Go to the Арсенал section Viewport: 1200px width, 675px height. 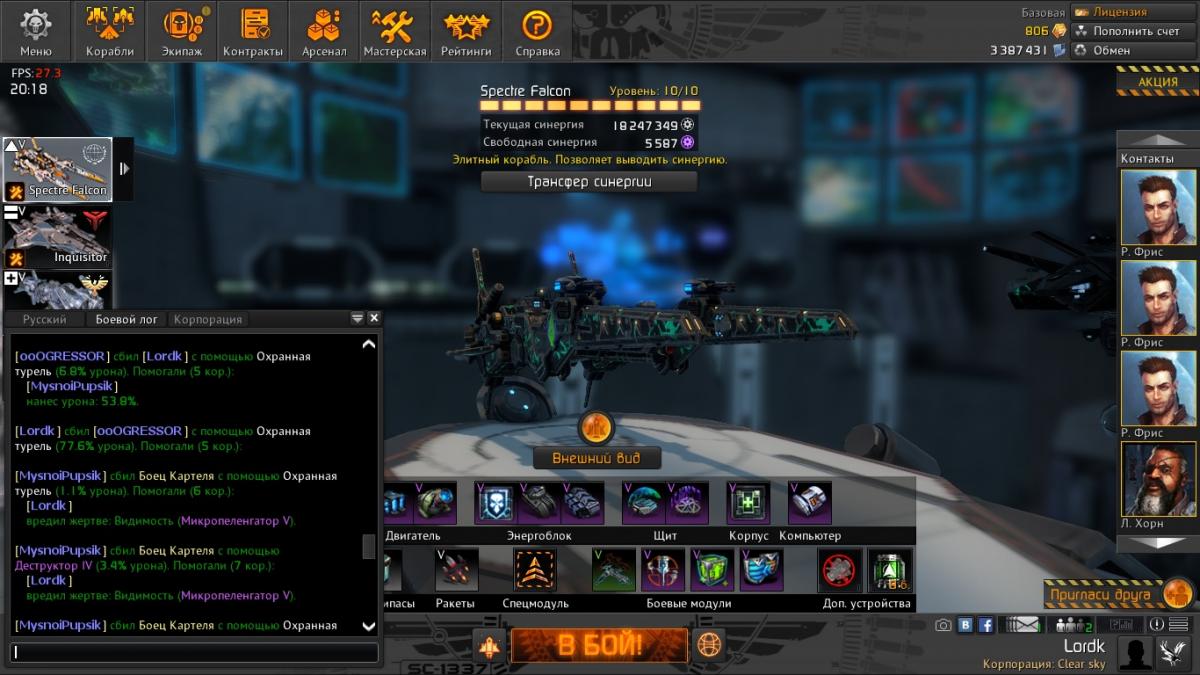tap(324, 30)
